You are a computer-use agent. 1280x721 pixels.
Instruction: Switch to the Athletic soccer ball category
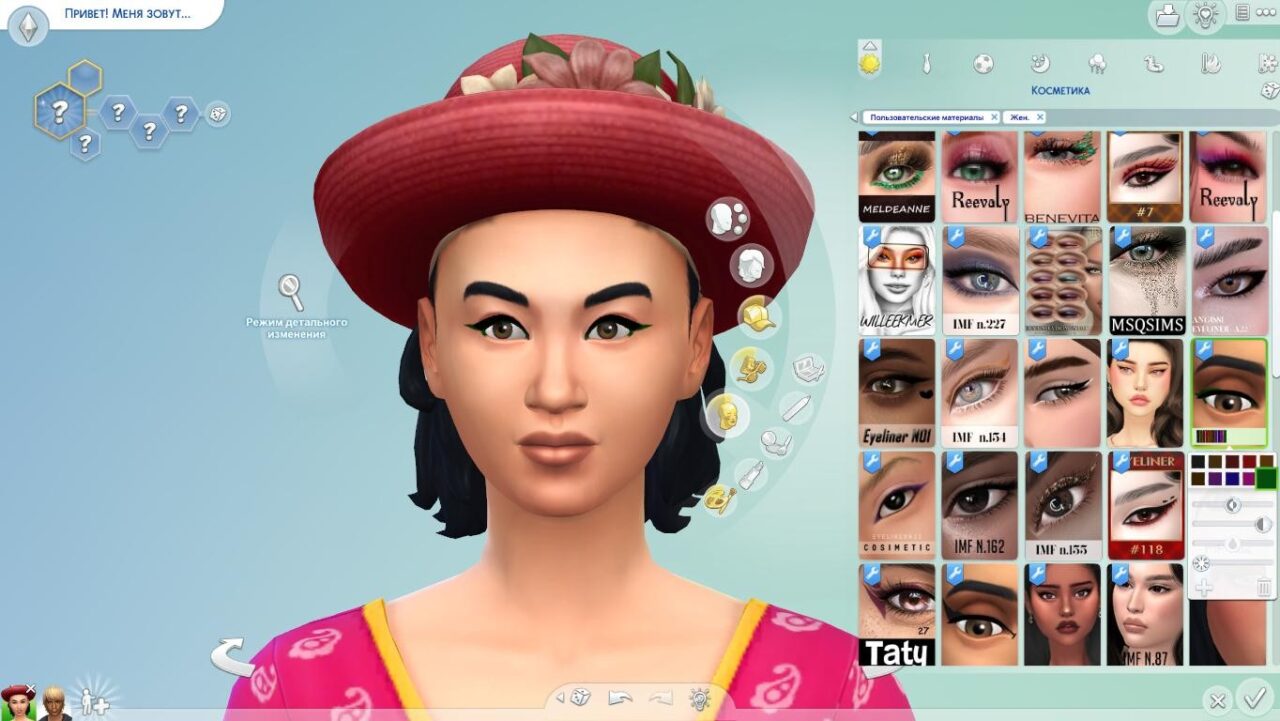pyautogui.click(x=983, y=64)
